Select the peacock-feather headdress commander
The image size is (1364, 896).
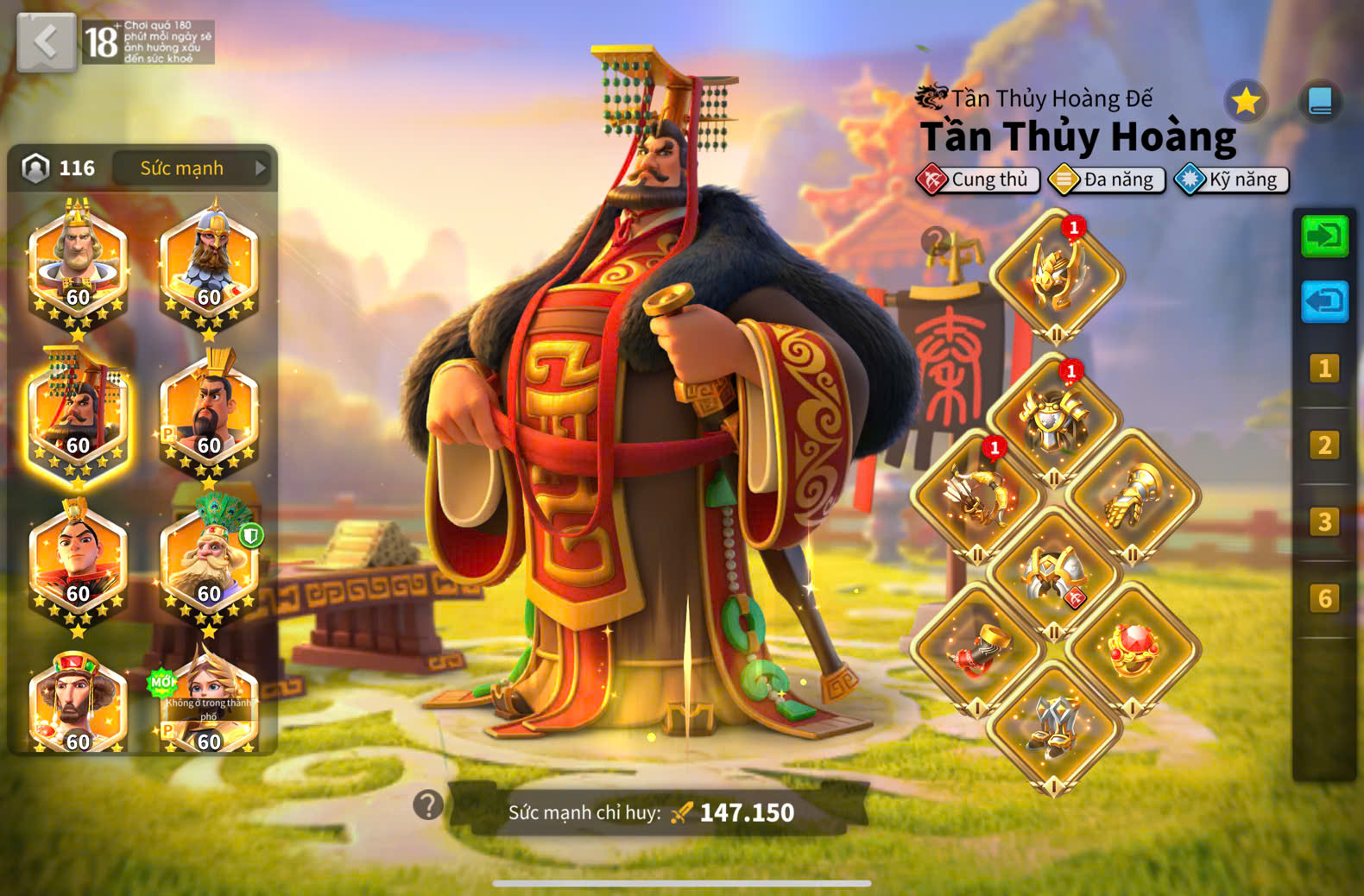(x=209, y=561)
